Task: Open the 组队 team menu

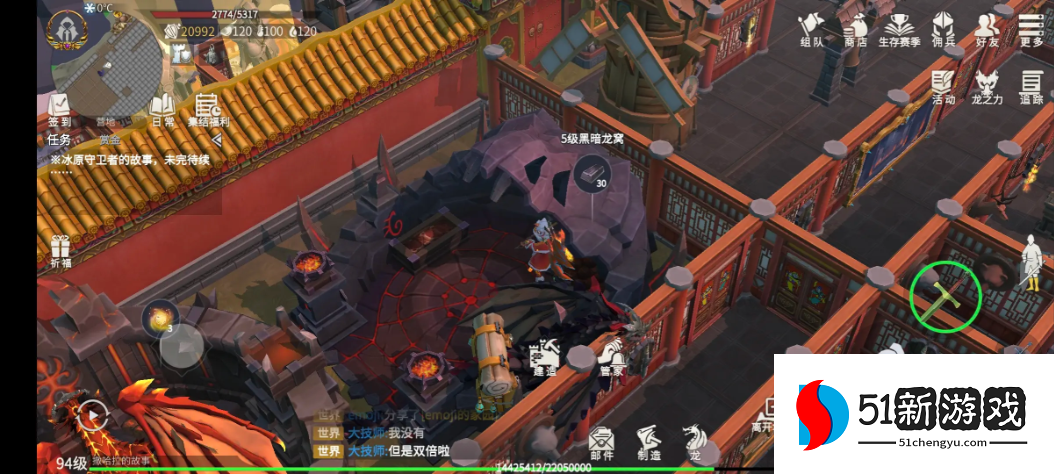Action: [810, 28]
